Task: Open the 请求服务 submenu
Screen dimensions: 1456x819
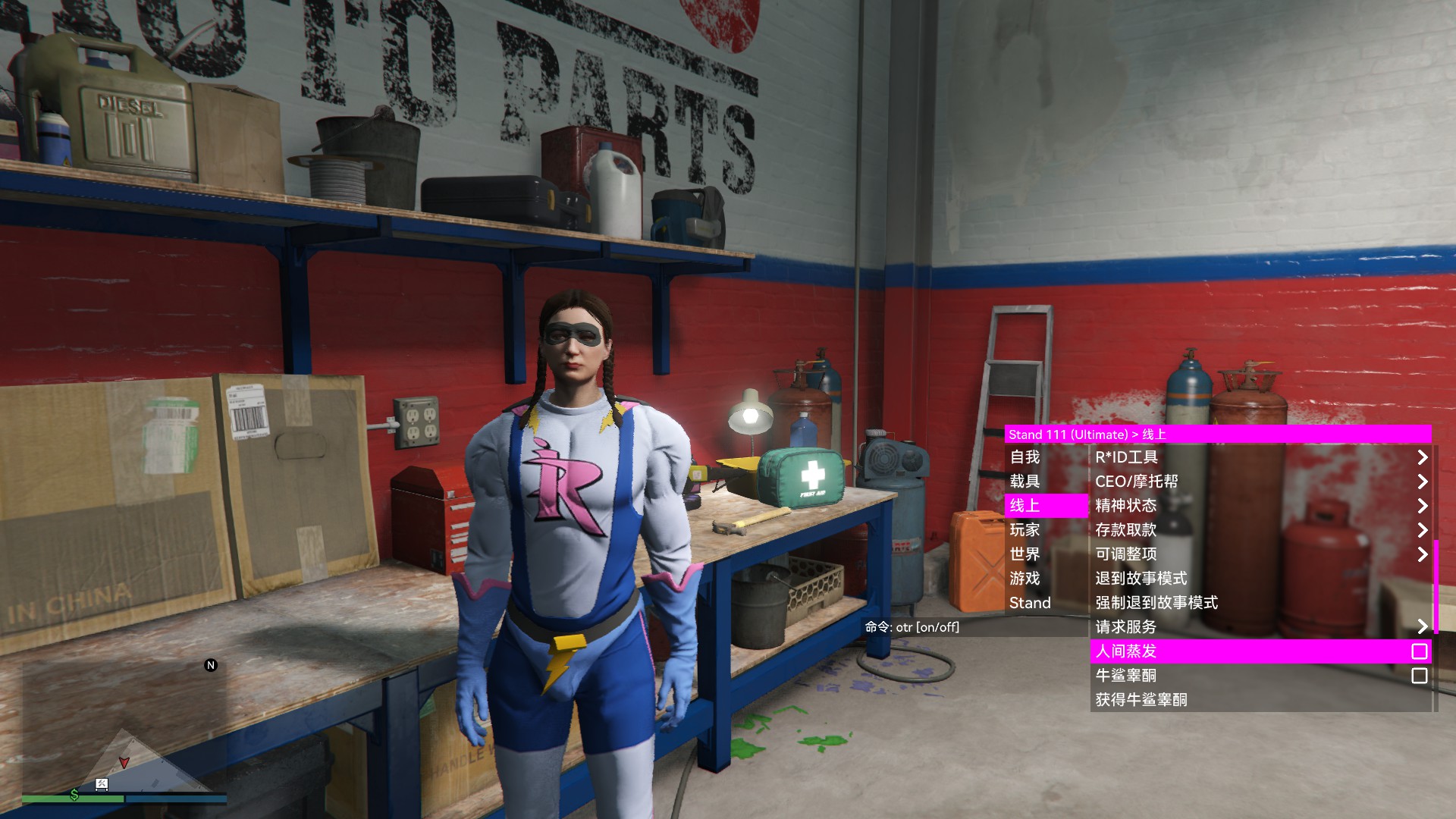Action: [1260, 627]
